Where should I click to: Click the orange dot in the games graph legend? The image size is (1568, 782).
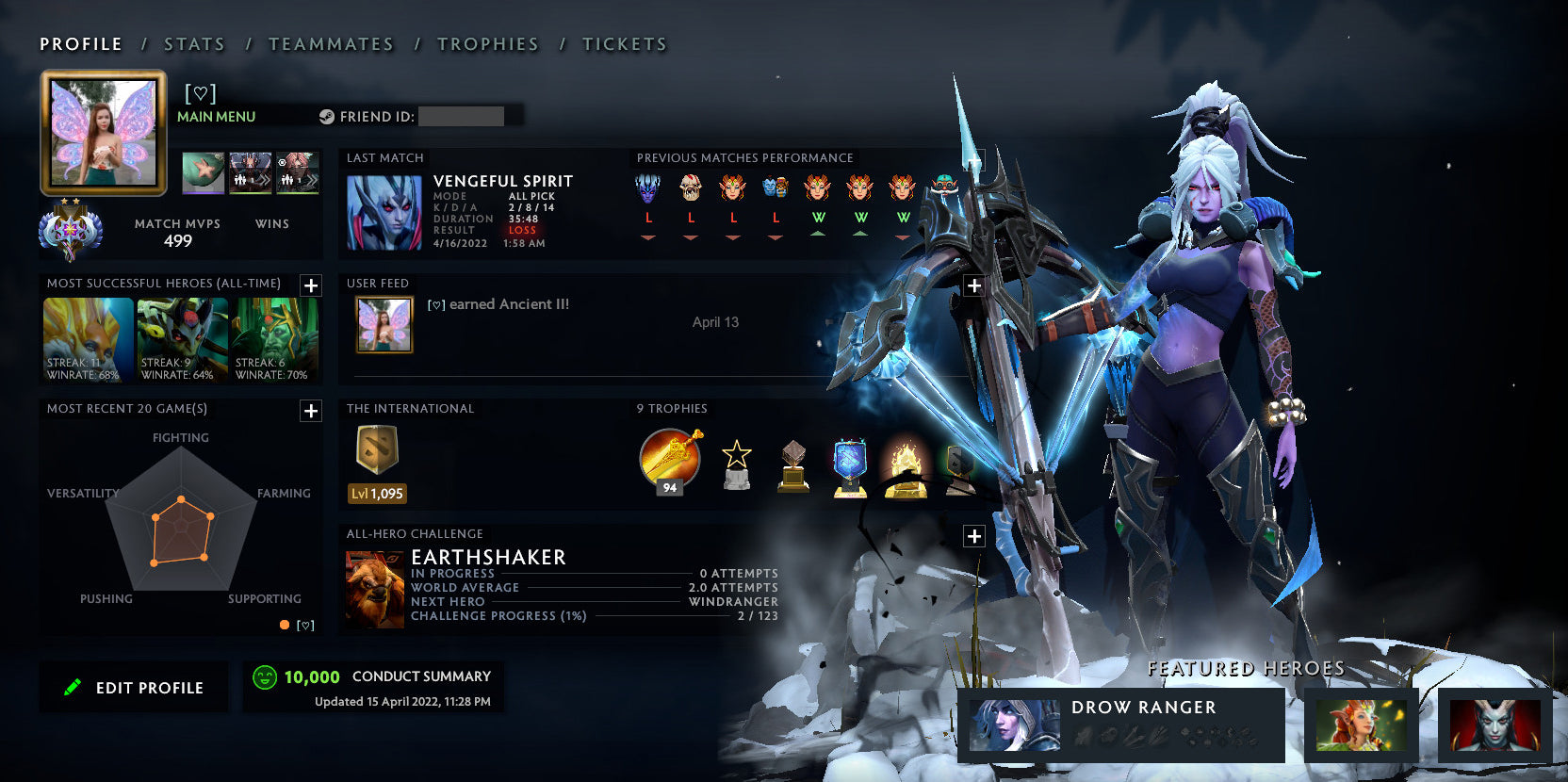click(x=284, y=625)
